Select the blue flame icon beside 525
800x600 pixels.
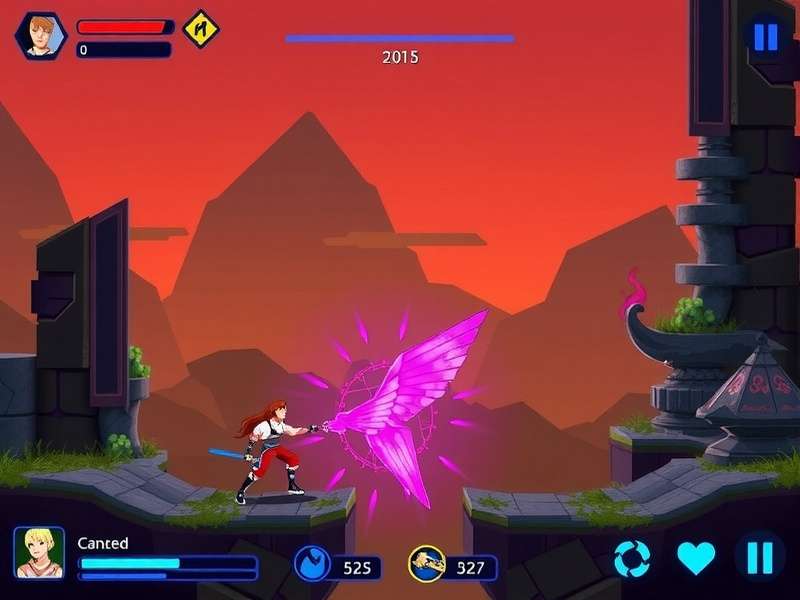point(310,565)
